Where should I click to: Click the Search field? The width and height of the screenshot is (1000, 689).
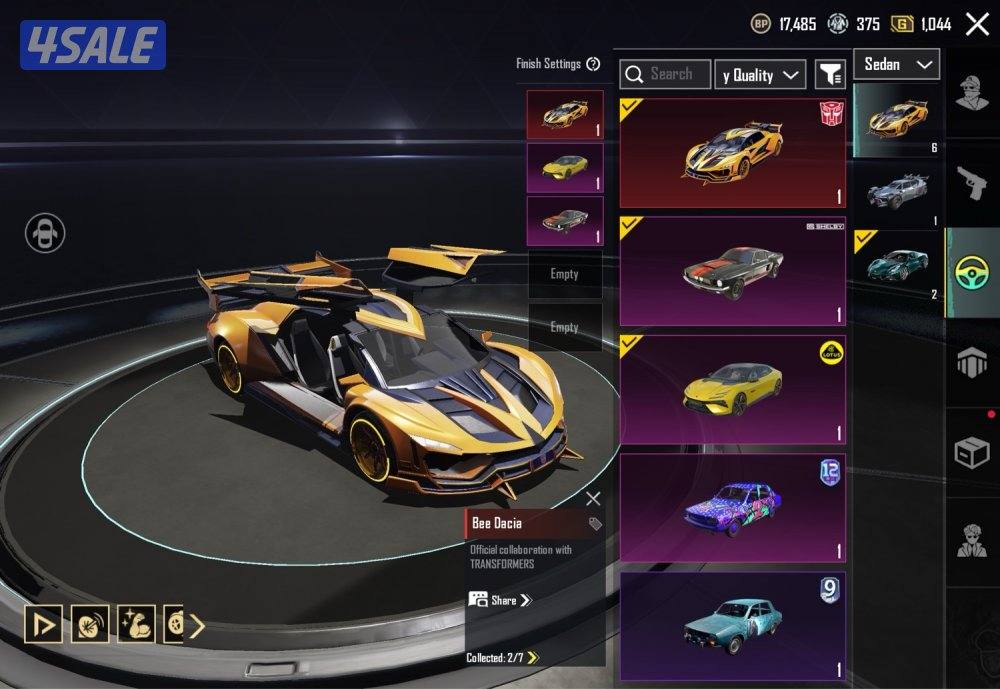(666, 74)
